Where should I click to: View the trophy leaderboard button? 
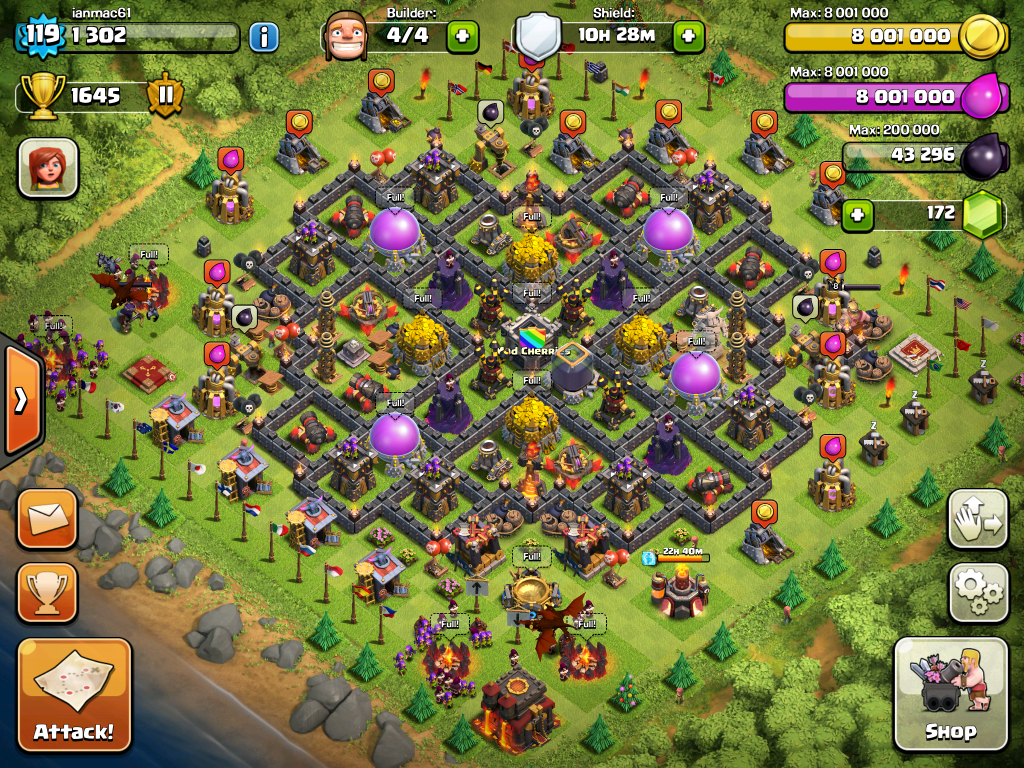[x=47, y=593]
